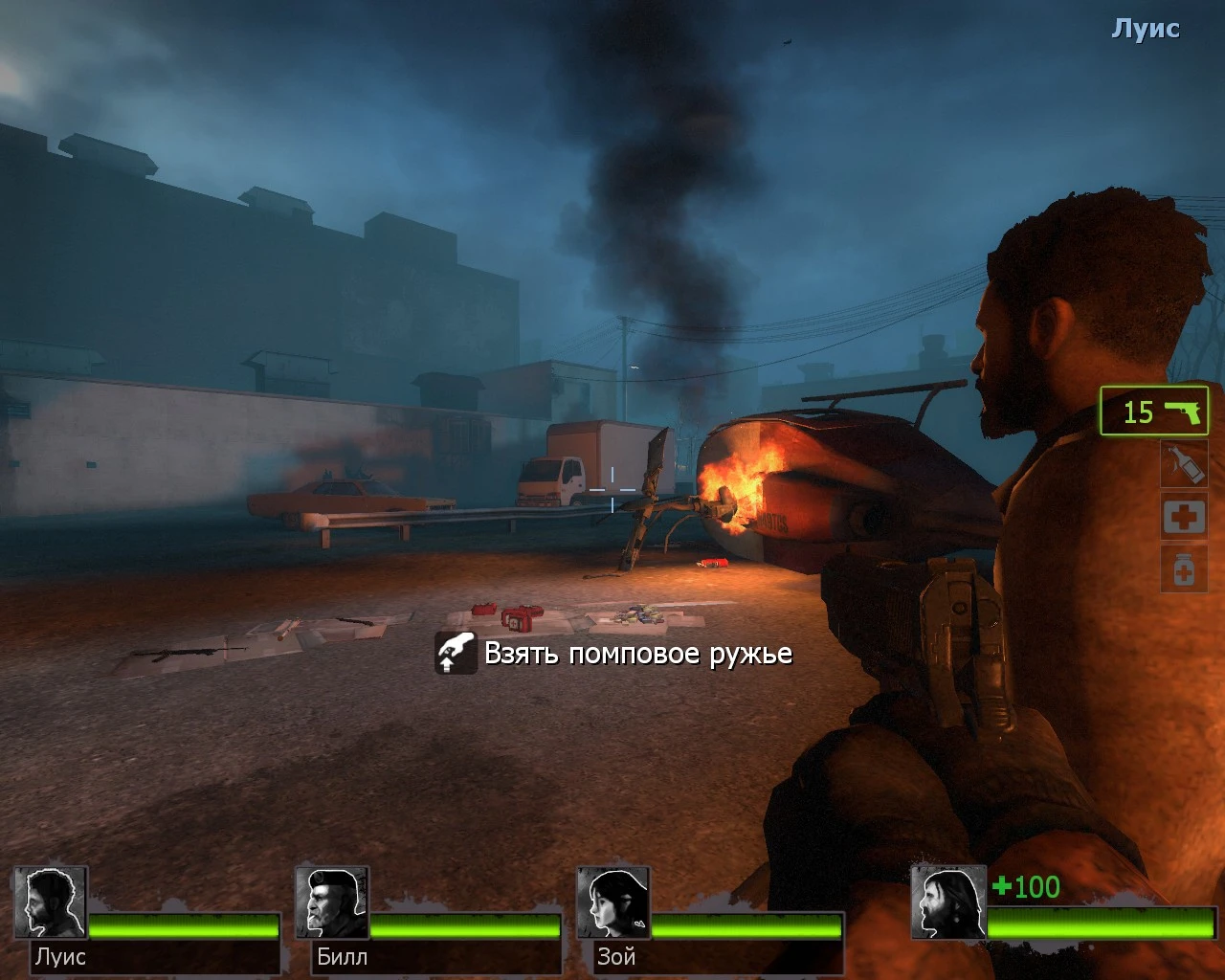Click the hand pickup icon in the prompt
The image size is (1225, 980).
click(x=456, y=654)
